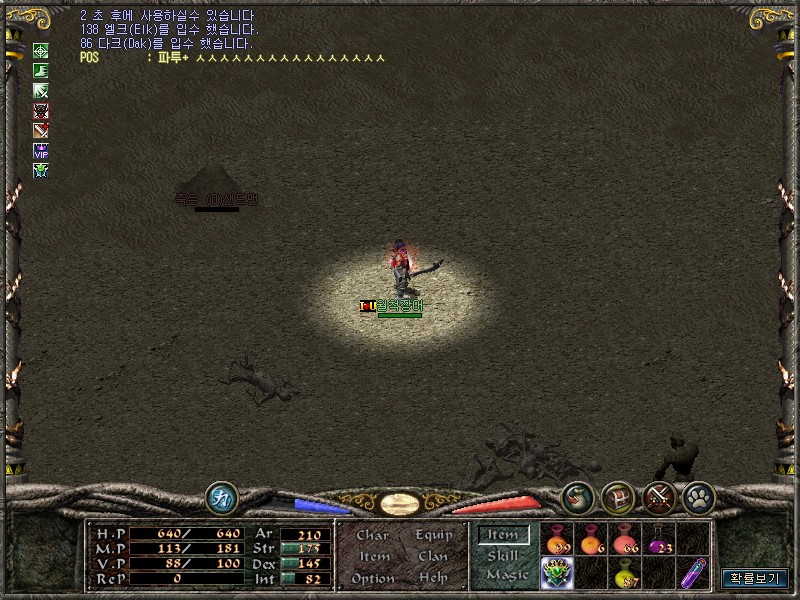The width and height of the screenshot is (800, 600).
Task: Use the orange potion stack of 39
Action: (x=556, y=540)
